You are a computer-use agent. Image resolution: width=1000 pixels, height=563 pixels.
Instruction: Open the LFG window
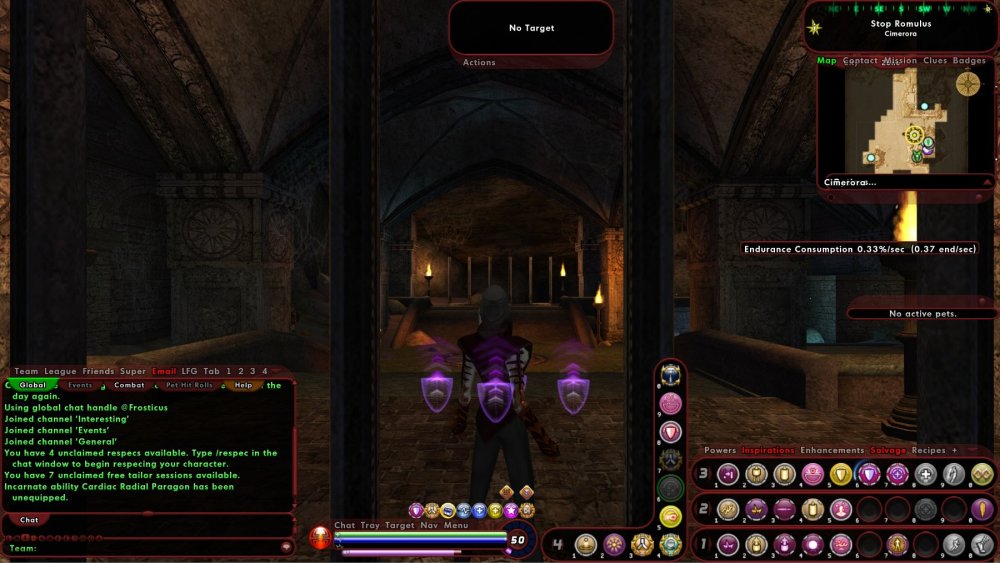189,371
